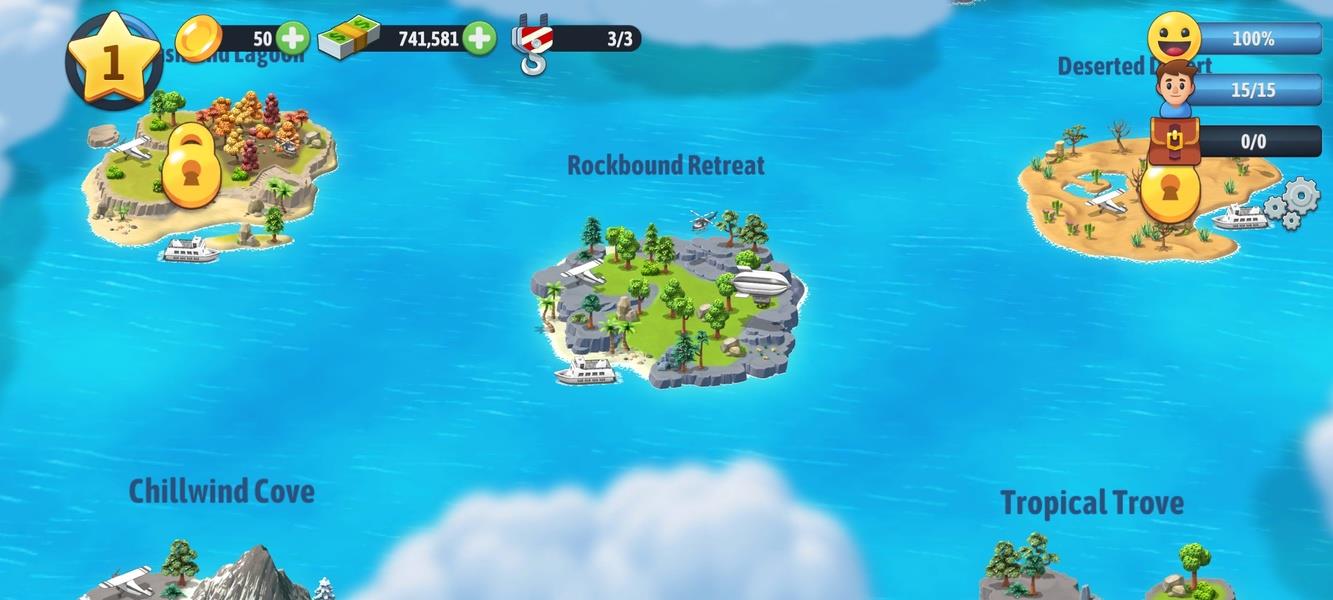
Task: Open the settings gears
Action: tap(1291, 203)
